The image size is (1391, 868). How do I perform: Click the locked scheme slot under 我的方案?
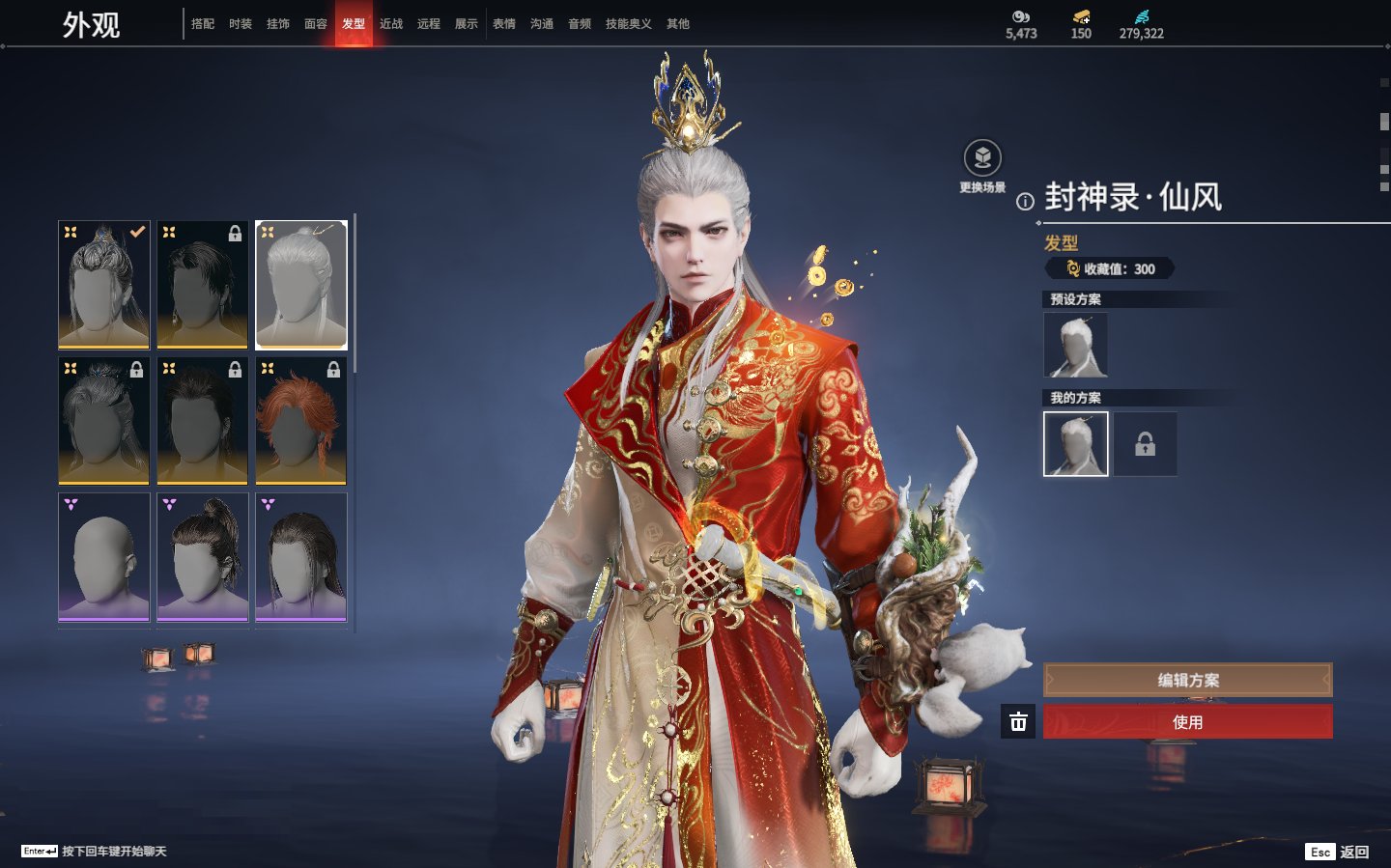tap(1145, 444)
